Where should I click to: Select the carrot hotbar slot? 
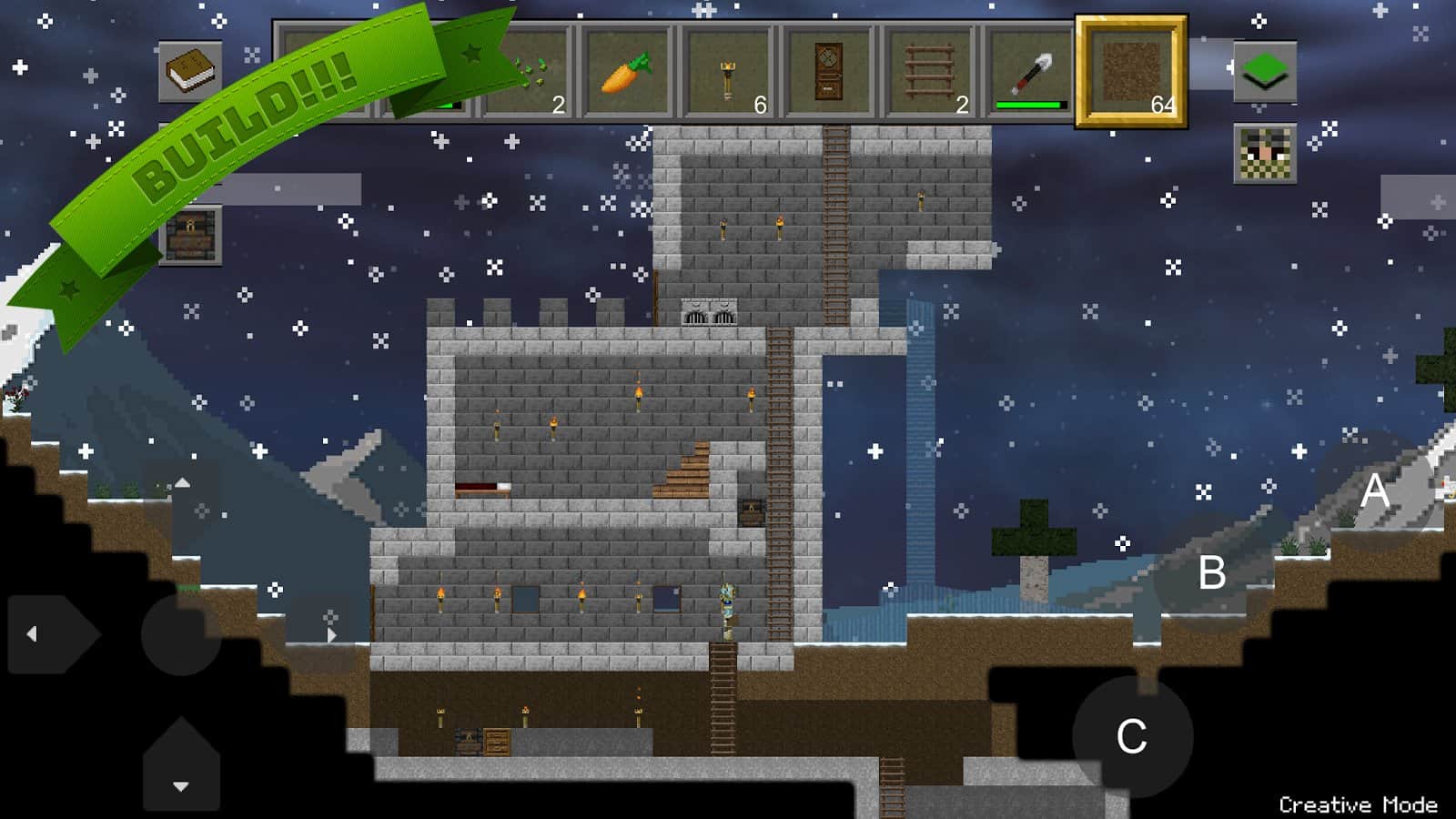coord(628,73)
